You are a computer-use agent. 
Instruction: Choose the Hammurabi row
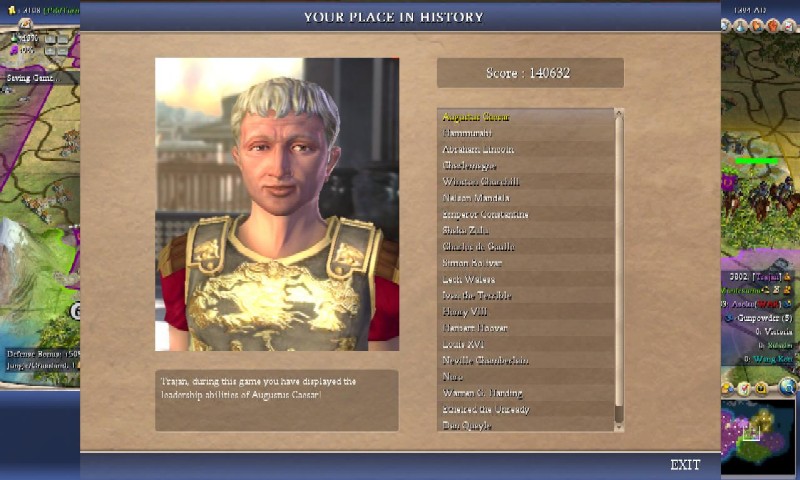(467, 133)
